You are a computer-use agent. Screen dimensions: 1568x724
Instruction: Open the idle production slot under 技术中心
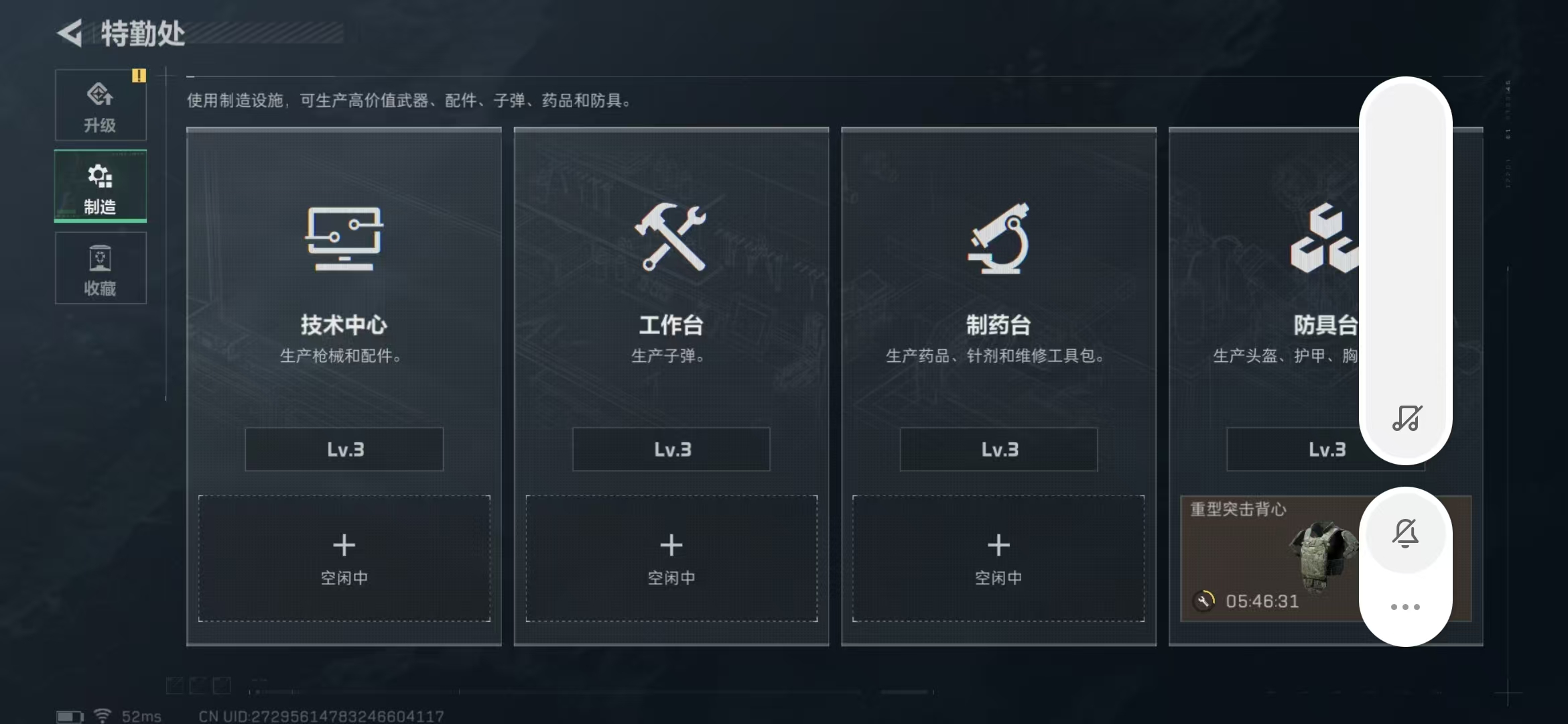pos(344,558)
